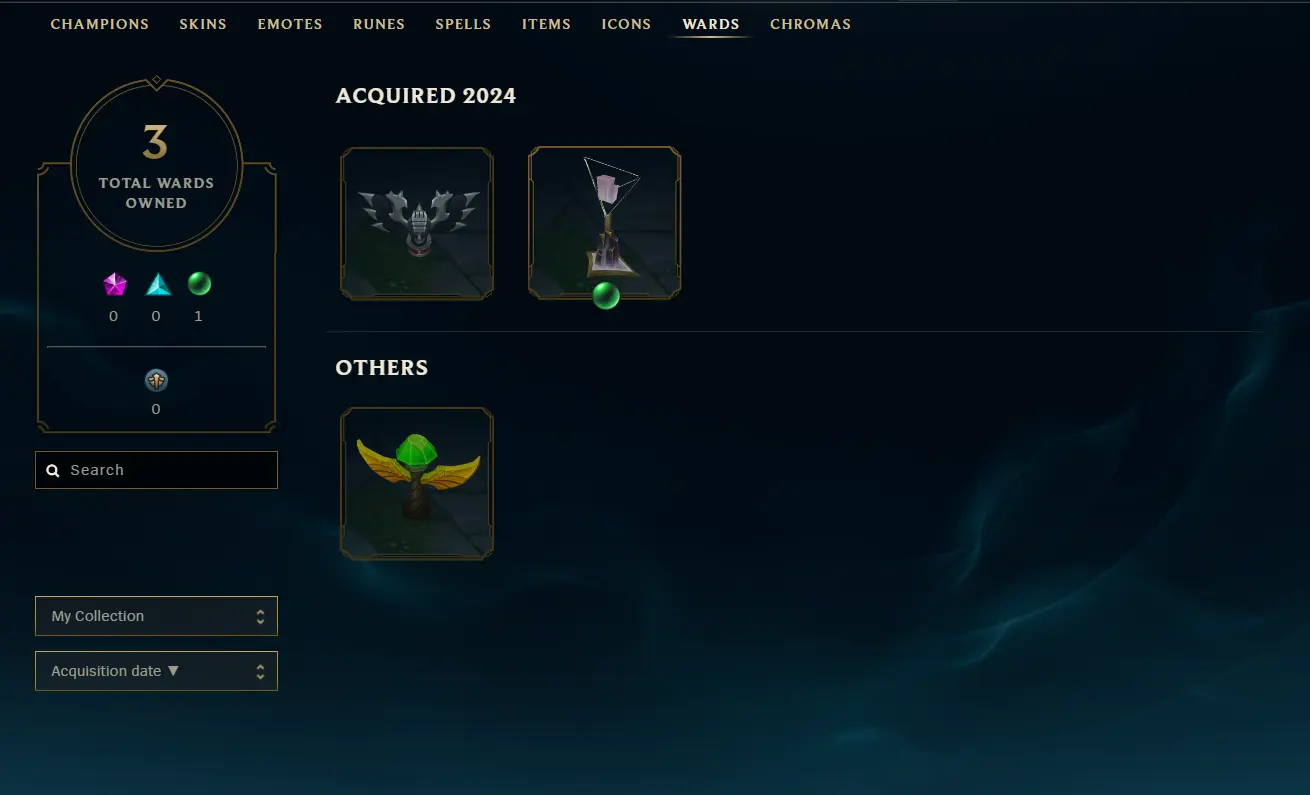Switch to the ICONS tab
This screenshot has height=795, width=1310.
click(x=626, y=24)
